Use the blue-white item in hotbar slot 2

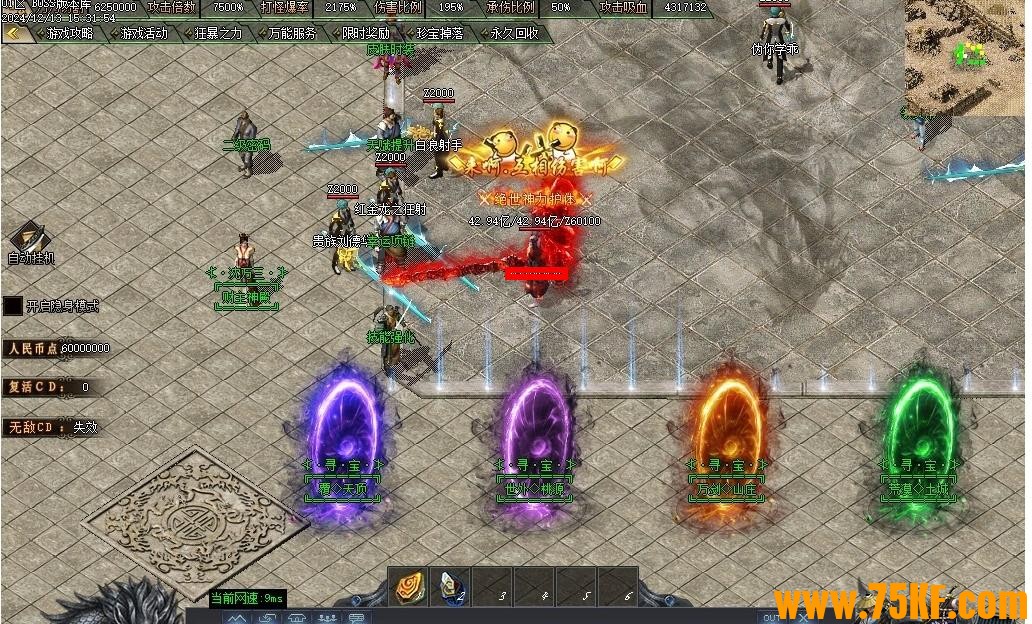tap(450, 587)
